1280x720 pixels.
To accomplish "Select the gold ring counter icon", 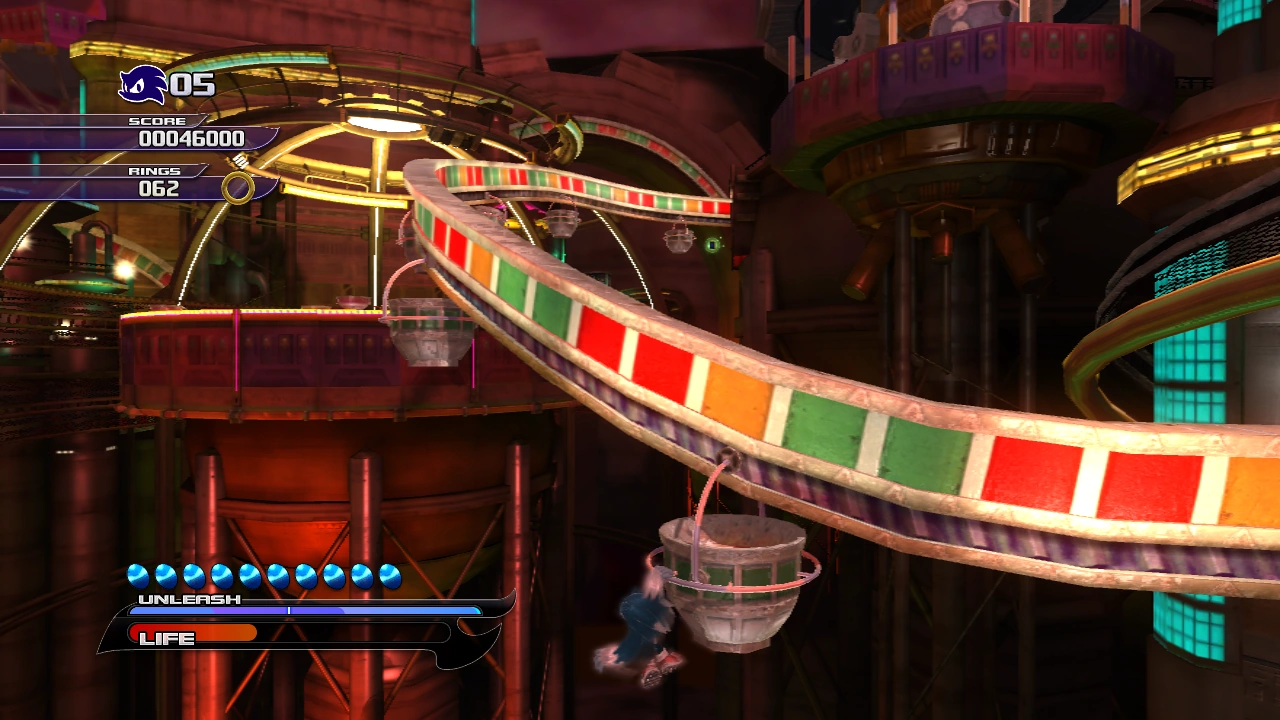I will (238, 188).
